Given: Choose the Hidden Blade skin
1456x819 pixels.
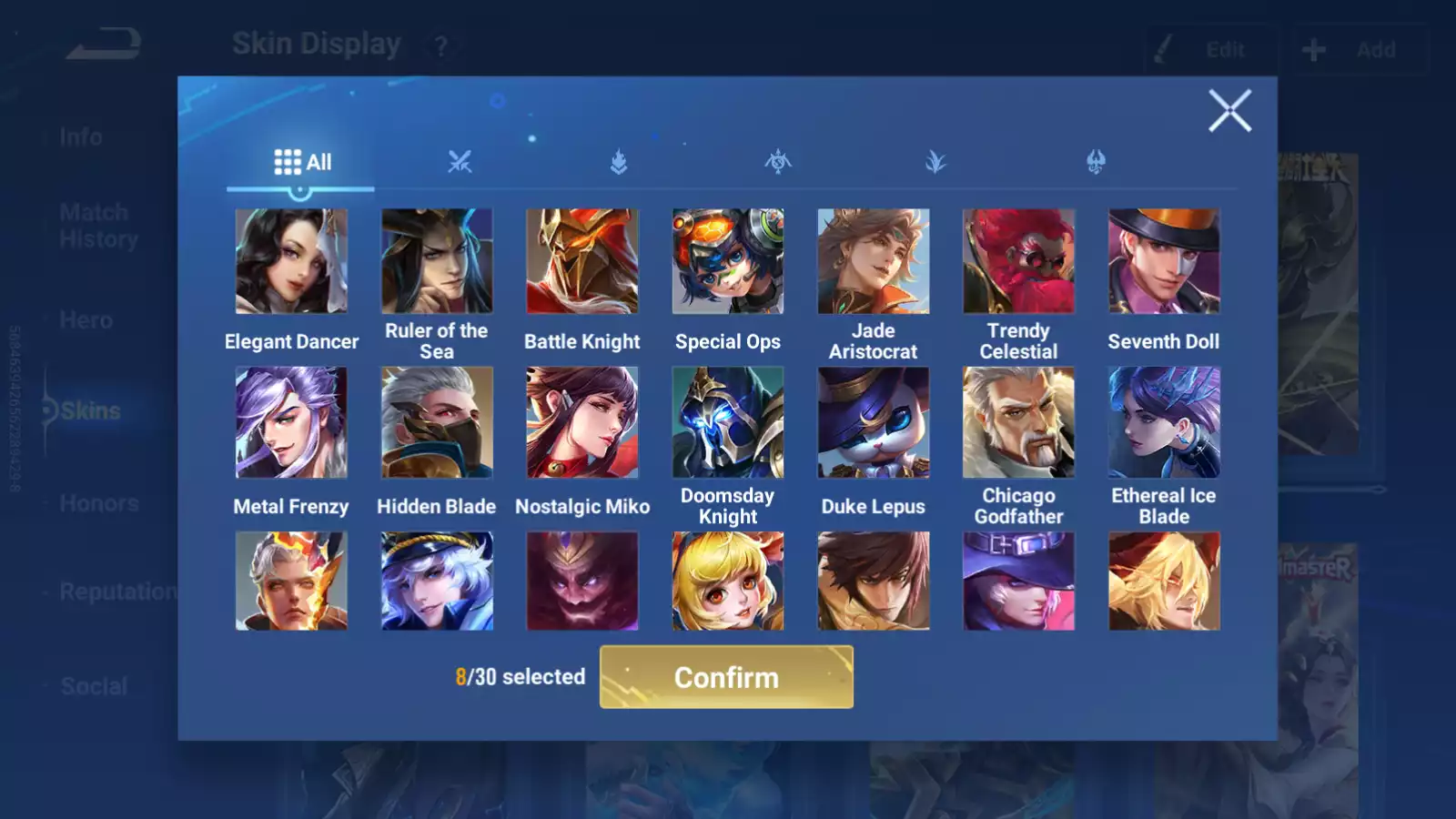Looking at the screenshot, I should pos(437,422).
